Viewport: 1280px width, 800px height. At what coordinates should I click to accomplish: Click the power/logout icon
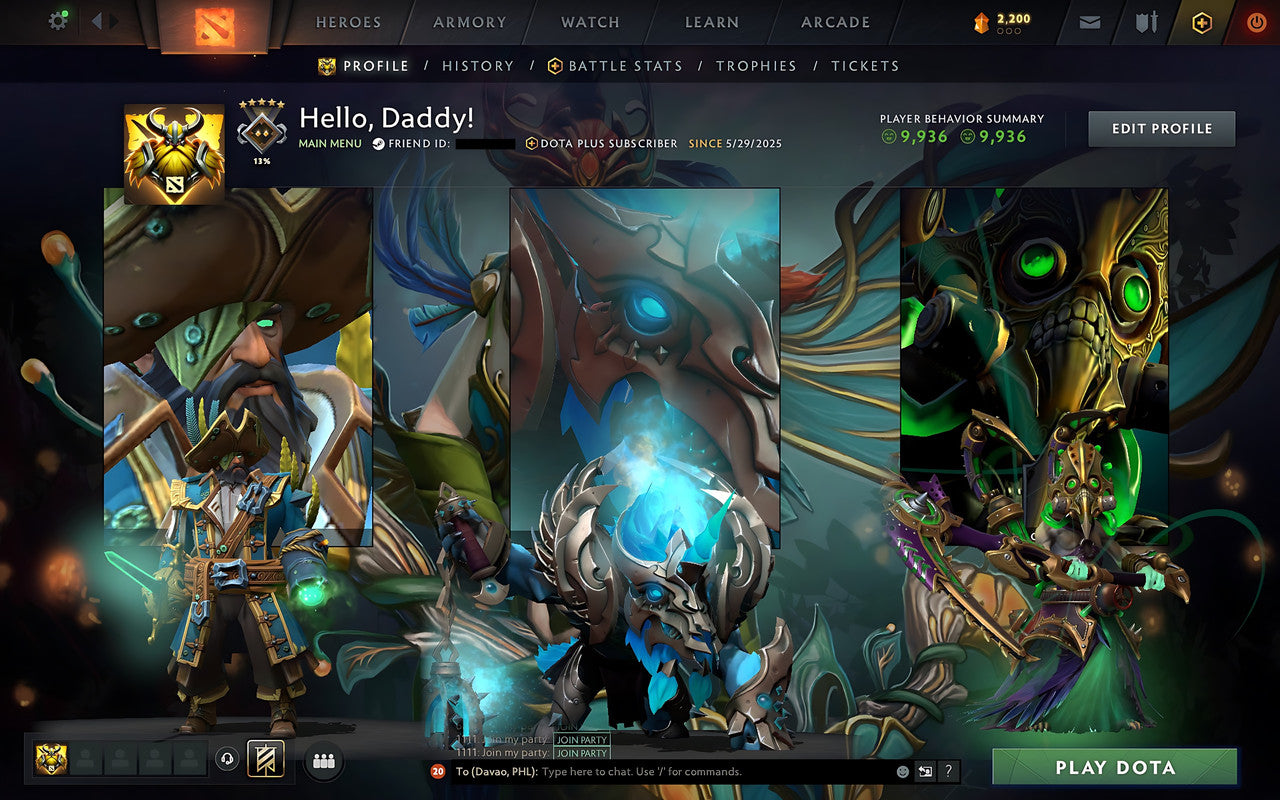[x=1255, y=21]
